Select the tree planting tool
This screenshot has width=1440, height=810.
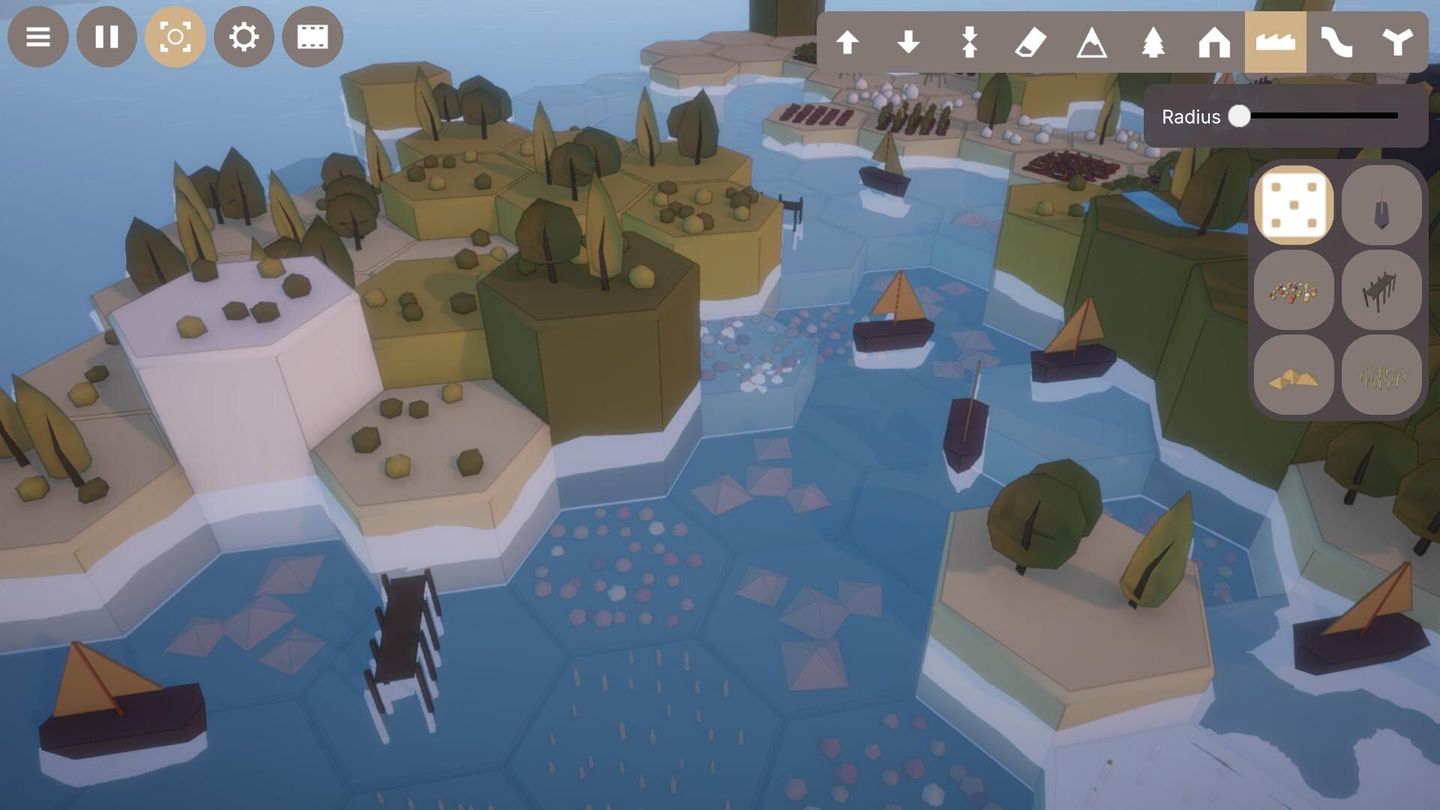click(x=1151, y=42)
